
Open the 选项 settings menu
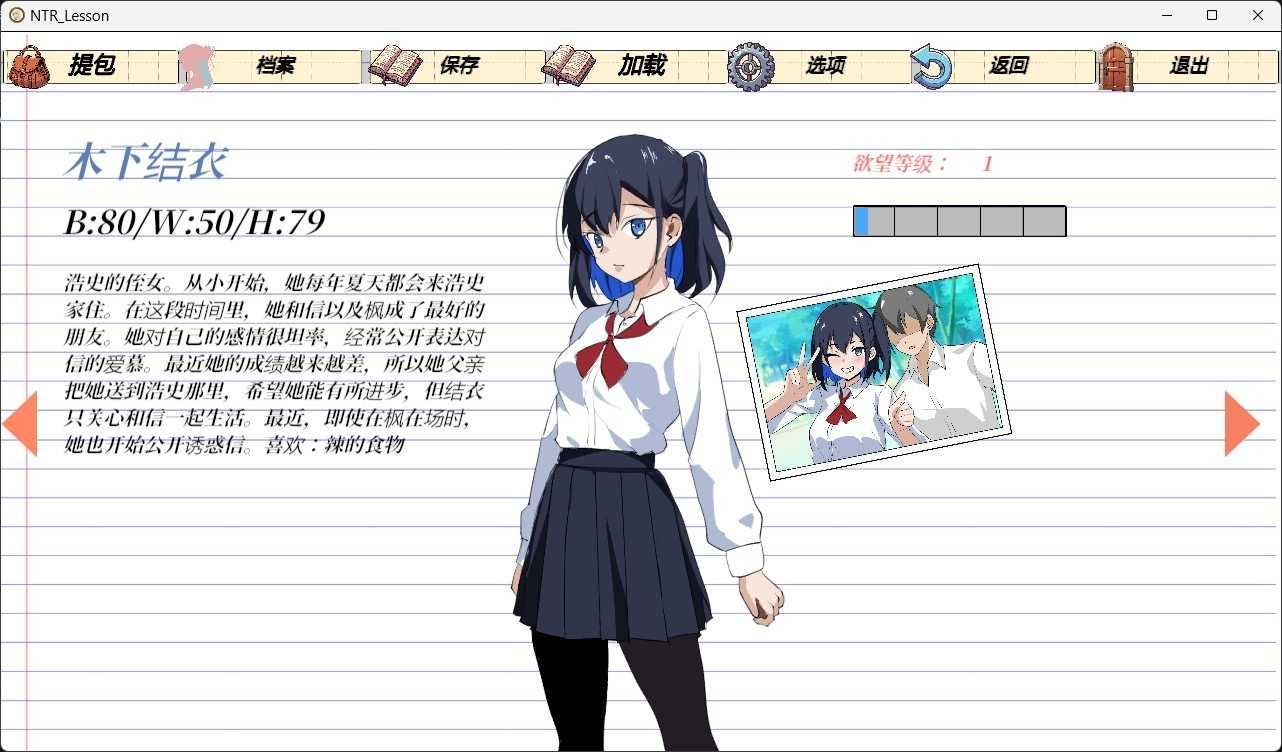824,66
